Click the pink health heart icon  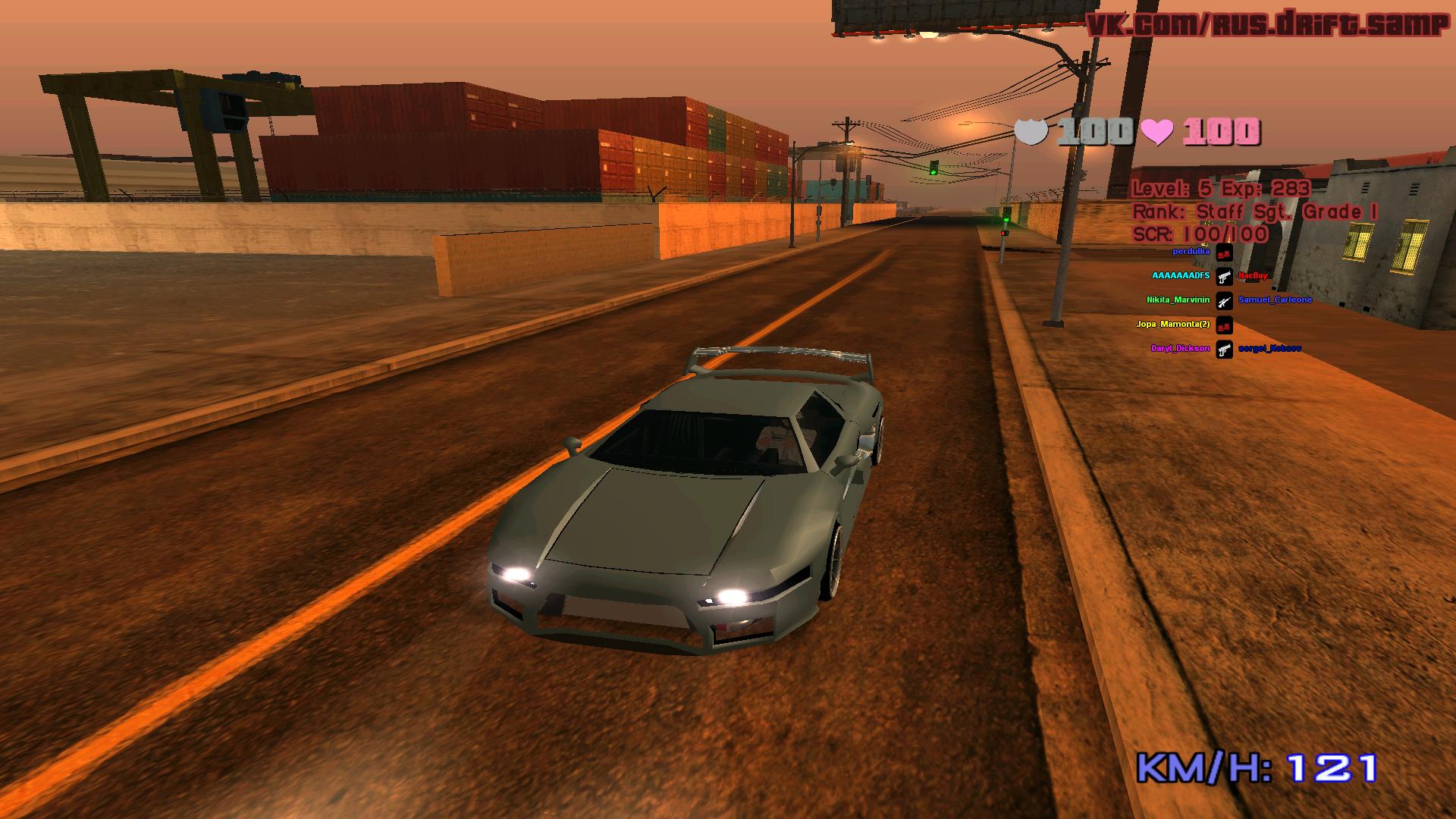click(1157, 132)
